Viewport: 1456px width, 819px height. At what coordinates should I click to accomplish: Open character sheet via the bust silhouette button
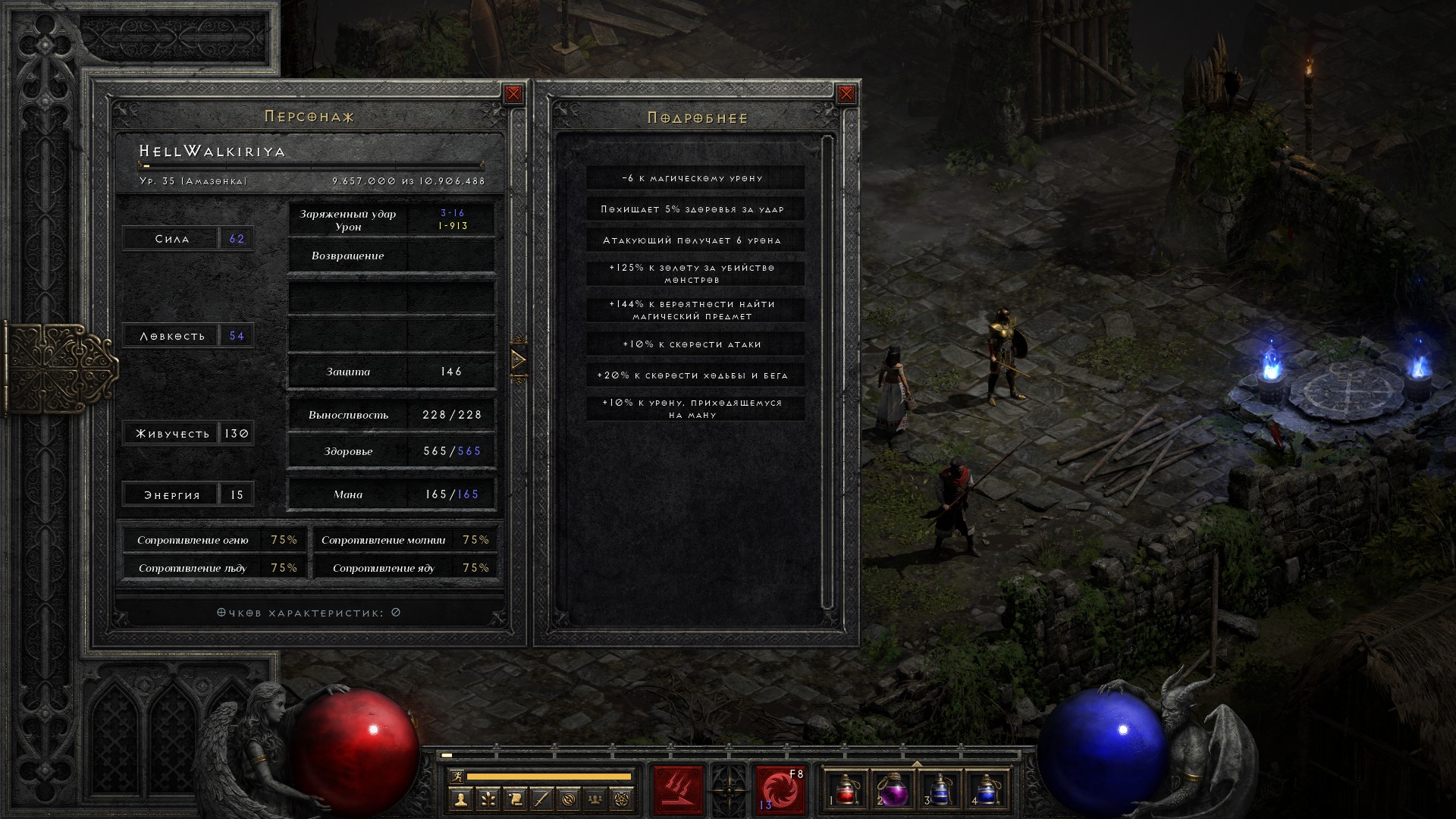point(460,799)
